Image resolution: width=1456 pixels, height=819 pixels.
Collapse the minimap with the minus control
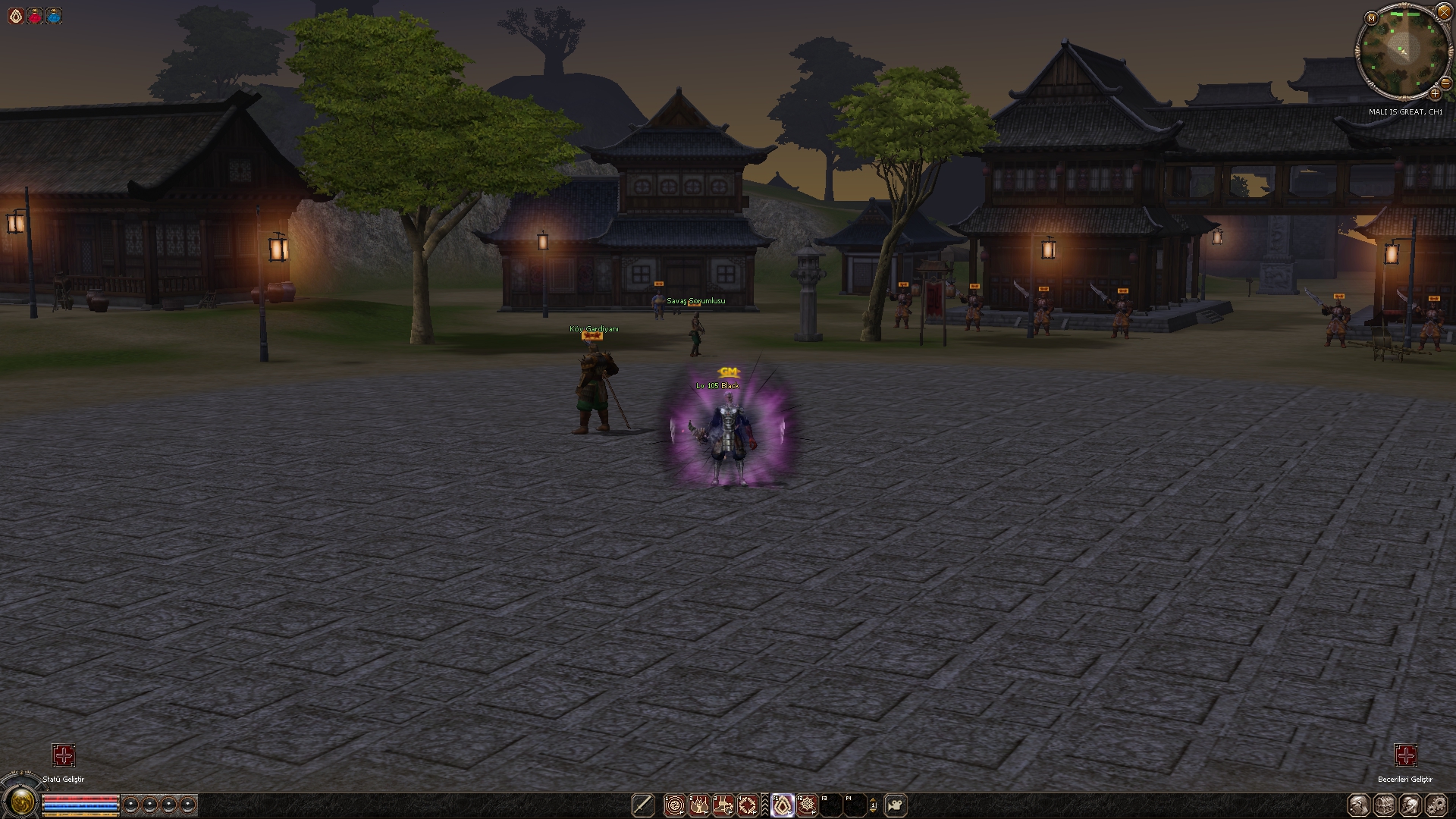point(1445,83)
